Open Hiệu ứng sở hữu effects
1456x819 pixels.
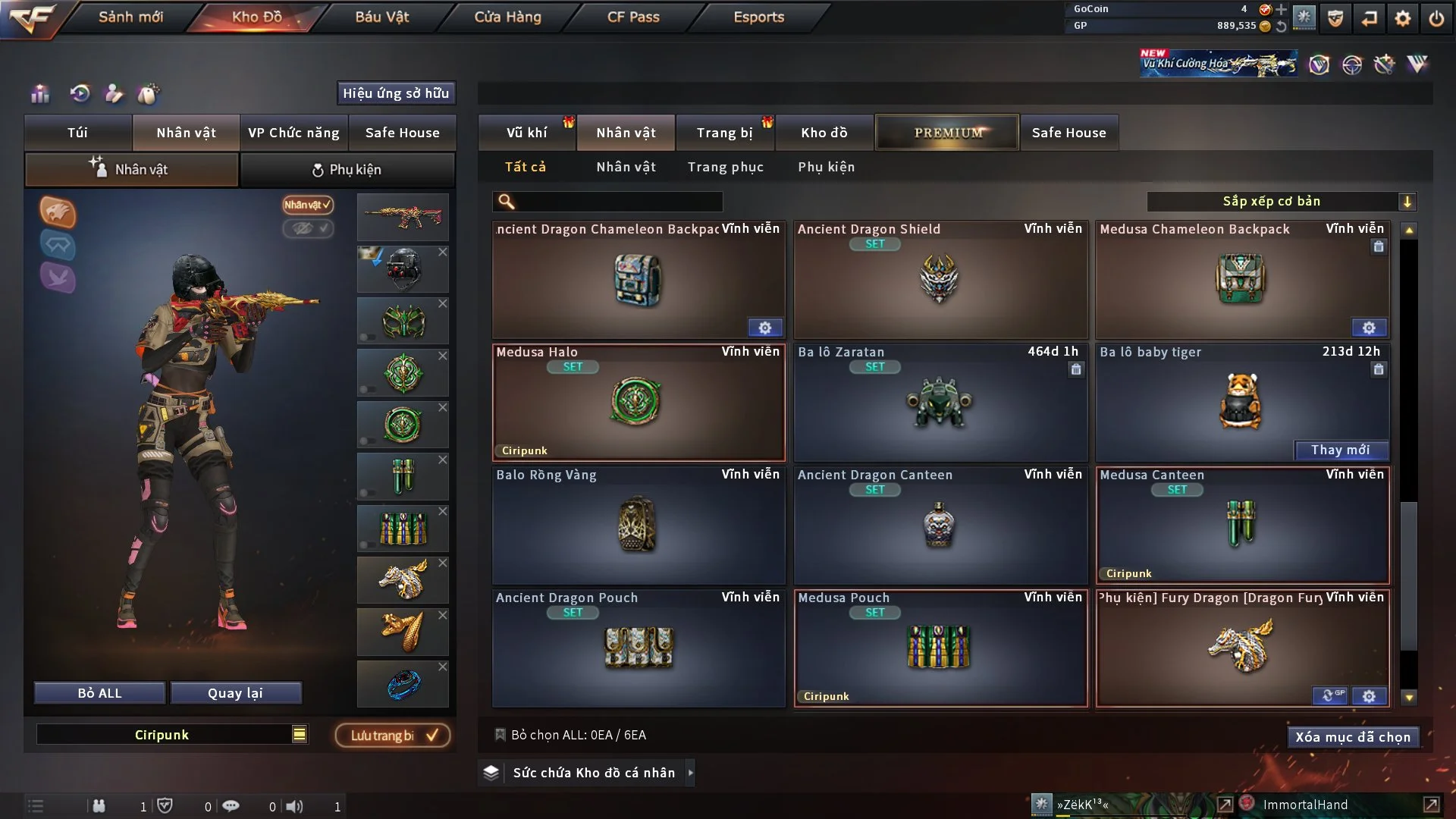(x=396, y=93)
